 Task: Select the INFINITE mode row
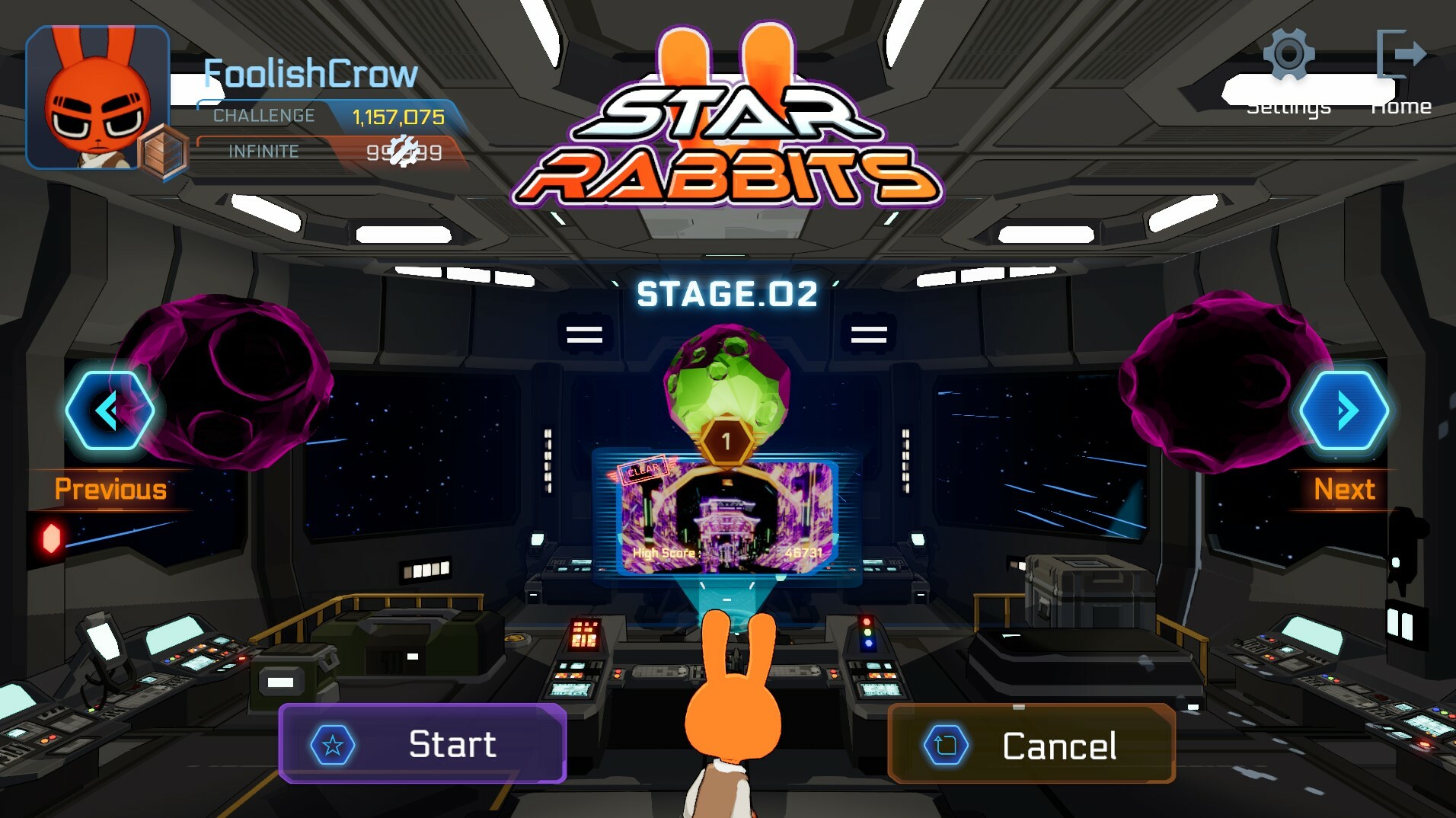pyautogui.click(x=327, y=151)
